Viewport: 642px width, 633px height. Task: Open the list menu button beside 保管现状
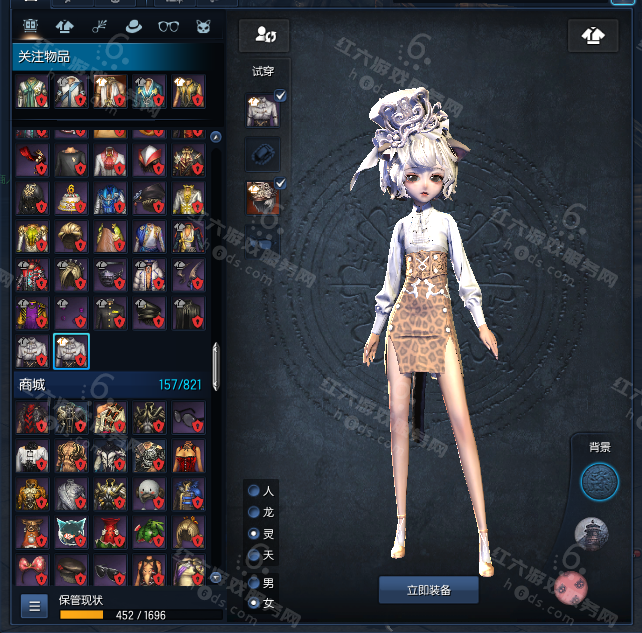pyautogui.click(x=34, y=605)
